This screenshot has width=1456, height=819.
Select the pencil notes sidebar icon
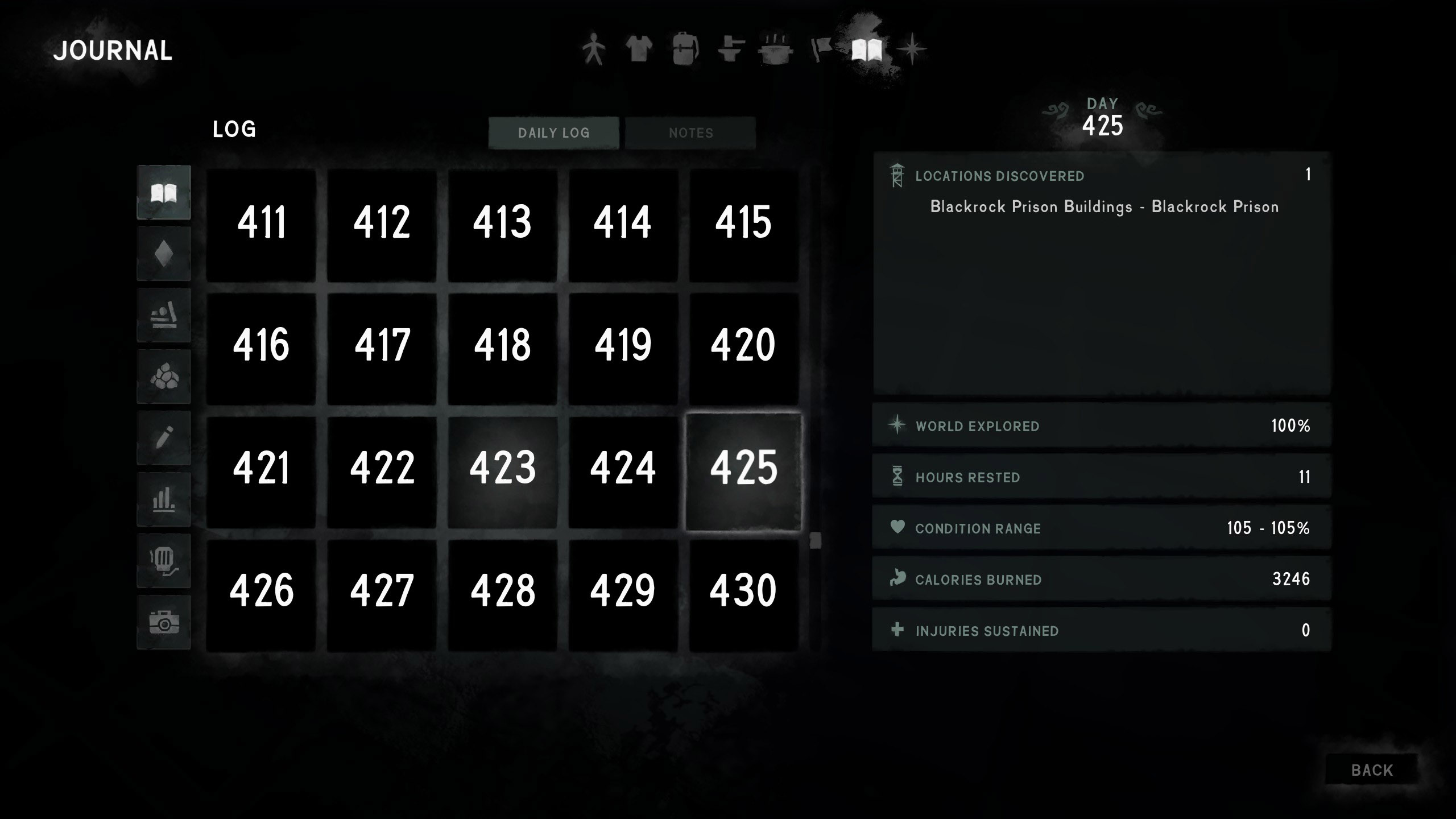[x=164, y=438]
